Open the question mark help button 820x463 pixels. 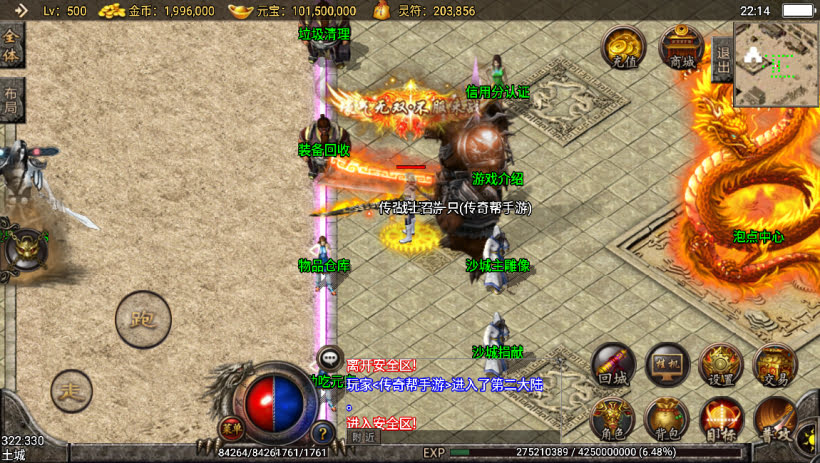coord(322,434)
